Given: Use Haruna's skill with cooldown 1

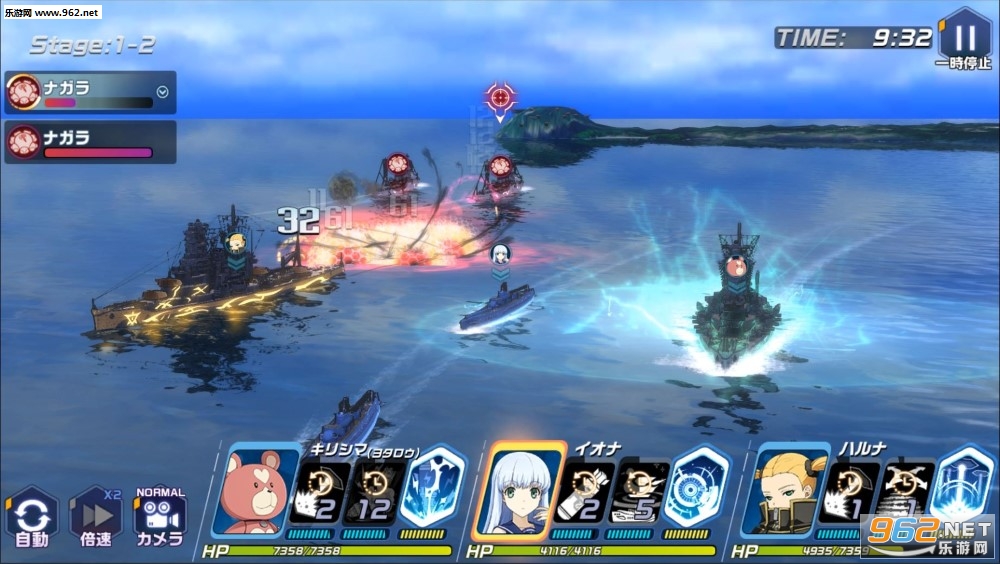Looking at the screenshot, I should click(850, 494).
